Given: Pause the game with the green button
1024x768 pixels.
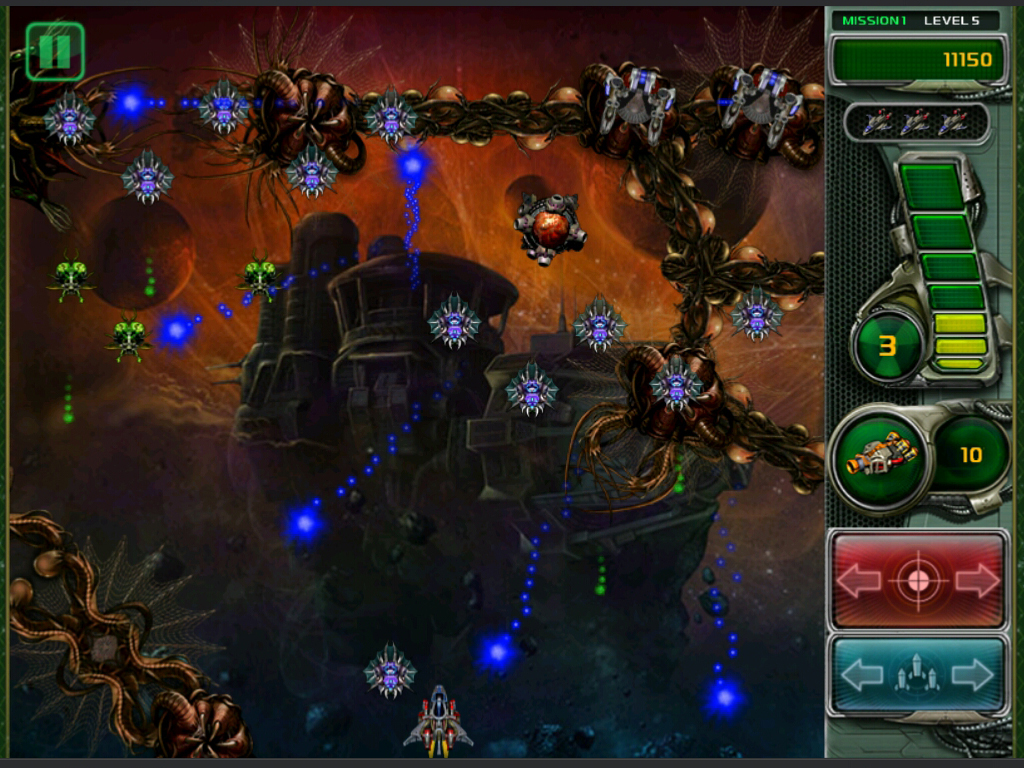Looking at the screenshot, I should tap(54, 51).
